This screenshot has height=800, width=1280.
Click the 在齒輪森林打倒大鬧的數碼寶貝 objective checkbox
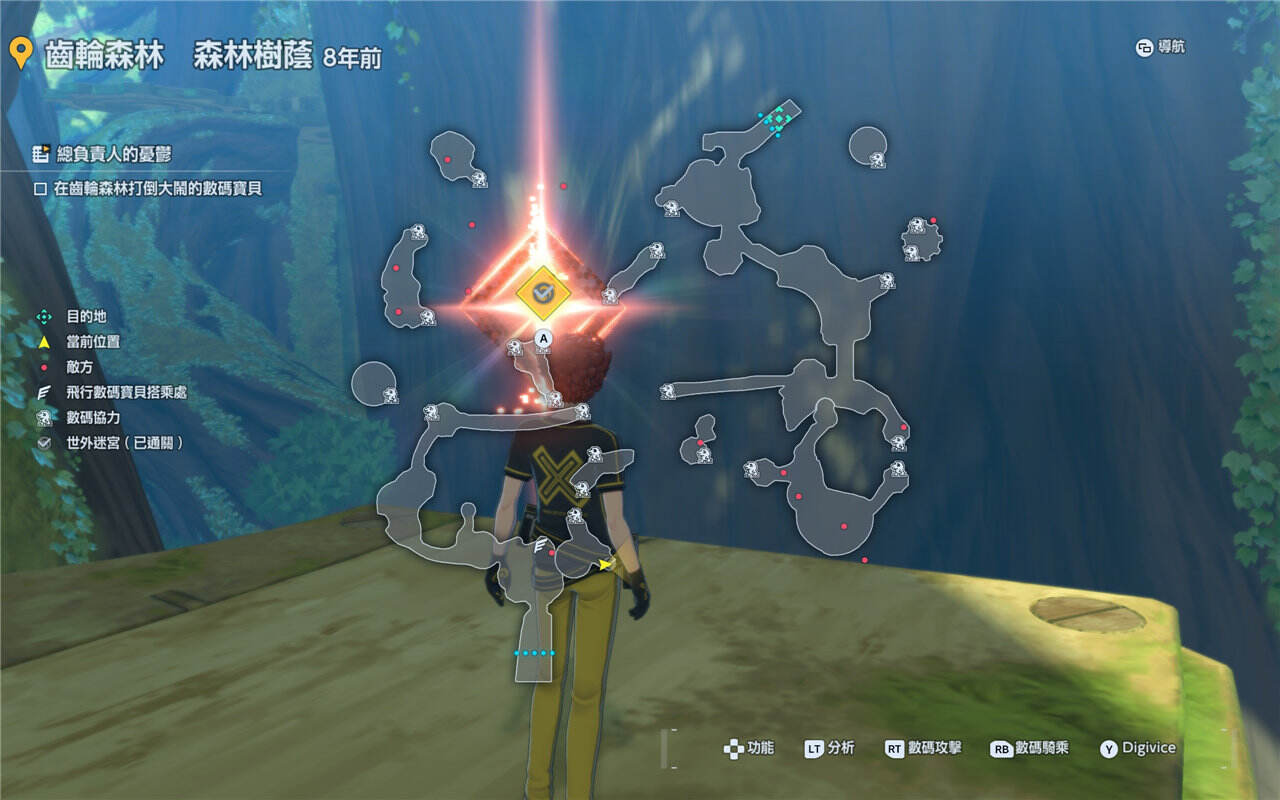41,188
